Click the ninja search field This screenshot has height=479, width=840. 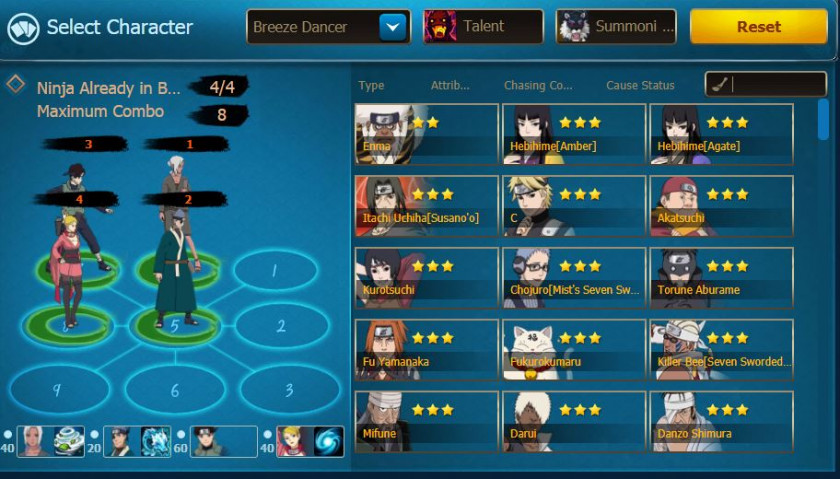pyautogui.click(x=774, y=85)
